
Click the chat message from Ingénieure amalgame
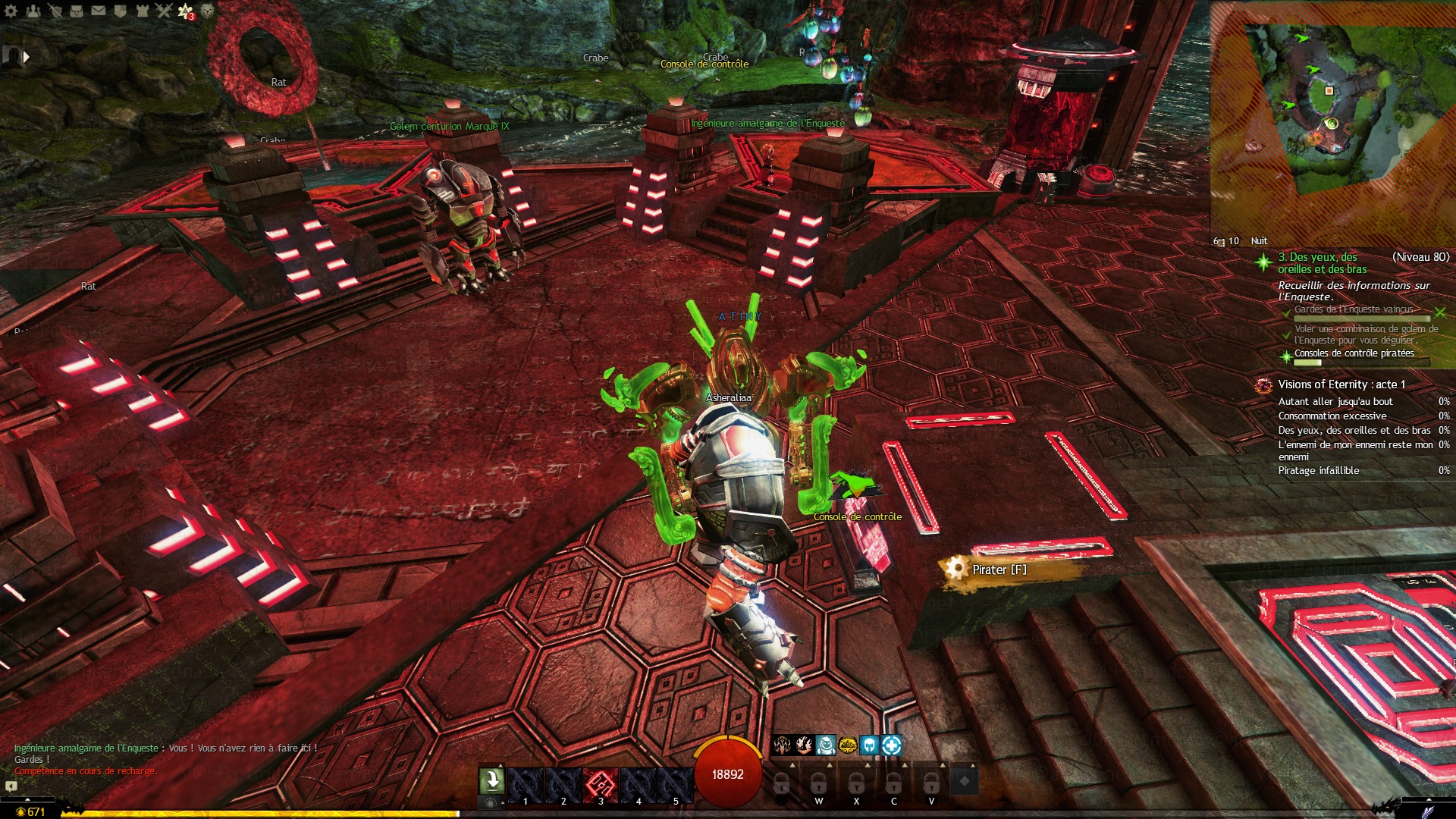pyautogui.click(x=165, y=748)
